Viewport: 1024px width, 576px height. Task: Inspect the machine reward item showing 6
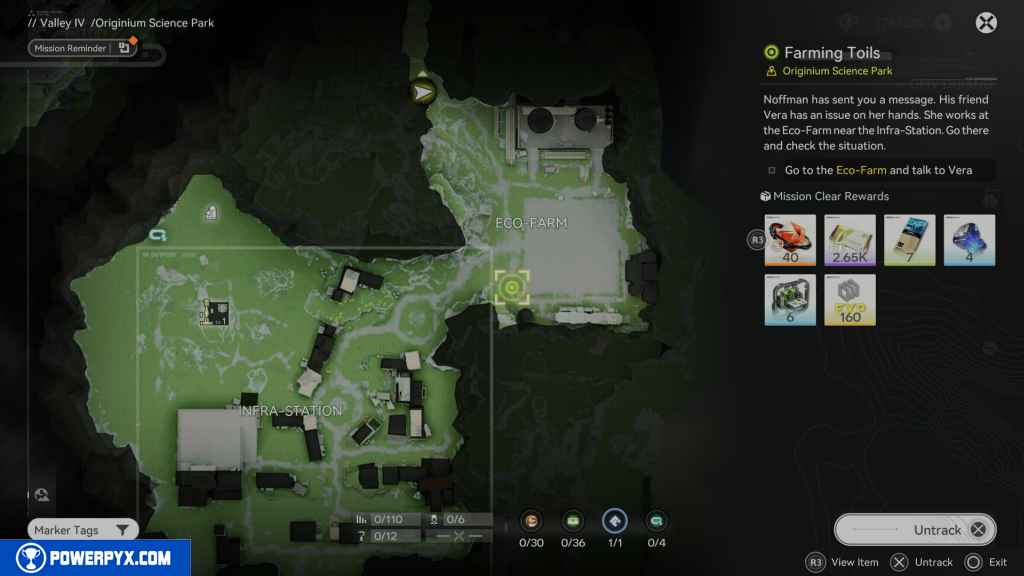[x=791, y=300]
